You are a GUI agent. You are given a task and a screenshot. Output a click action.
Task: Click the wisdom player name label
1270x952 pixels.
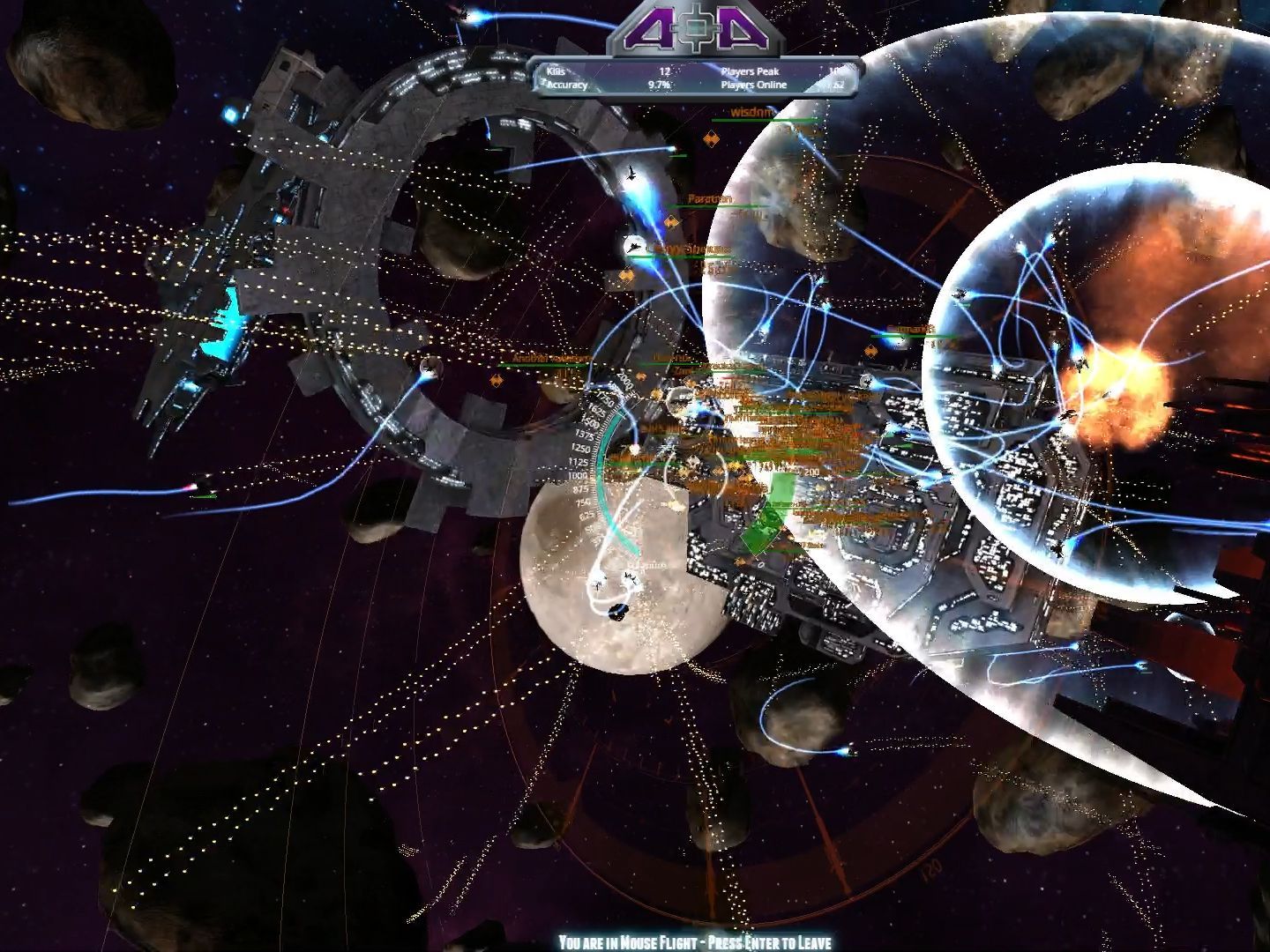(751, 112)
